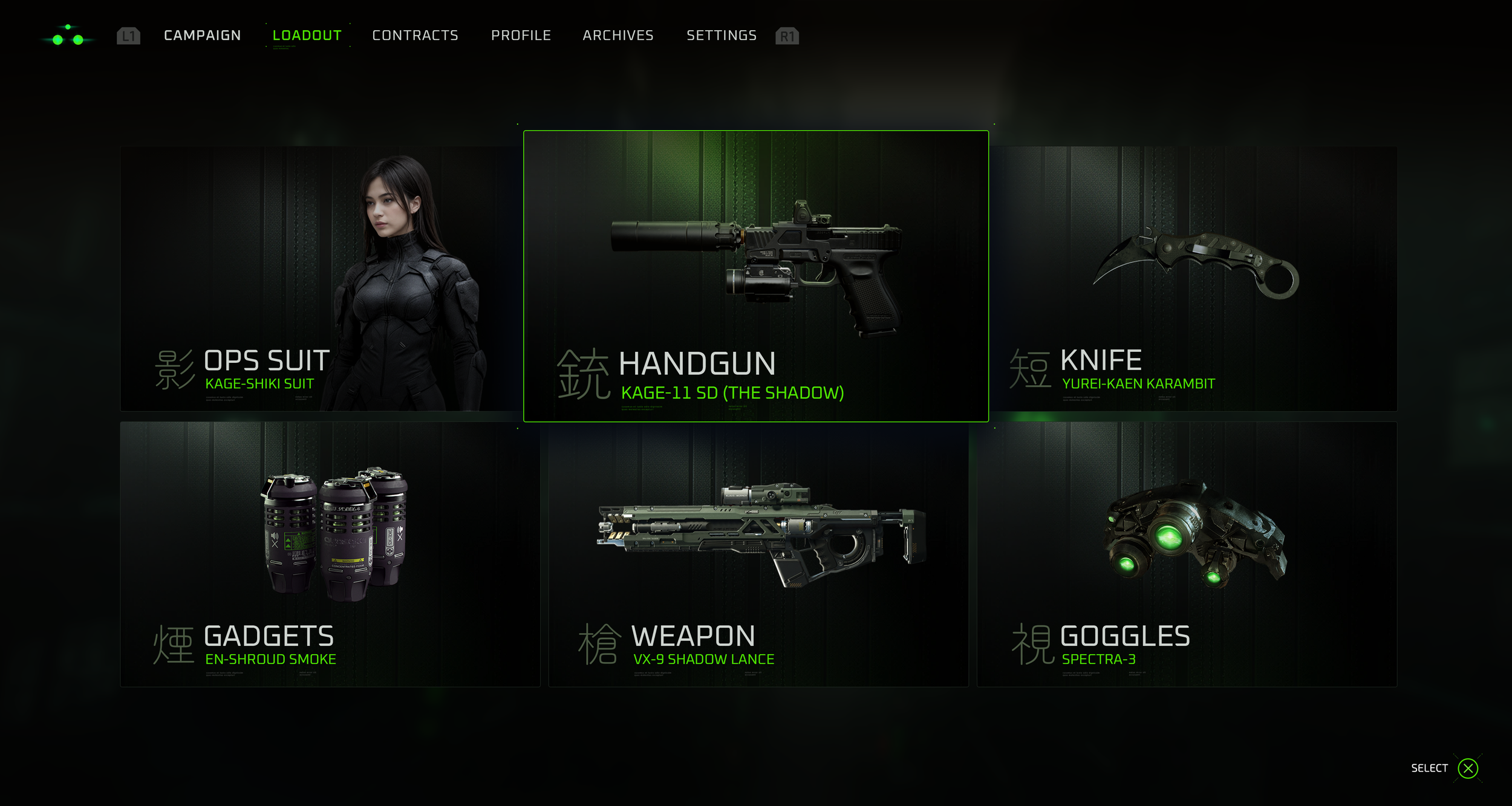Open the Settings tab
Screen dimensions: 1512x806
[x=722, y=36]
